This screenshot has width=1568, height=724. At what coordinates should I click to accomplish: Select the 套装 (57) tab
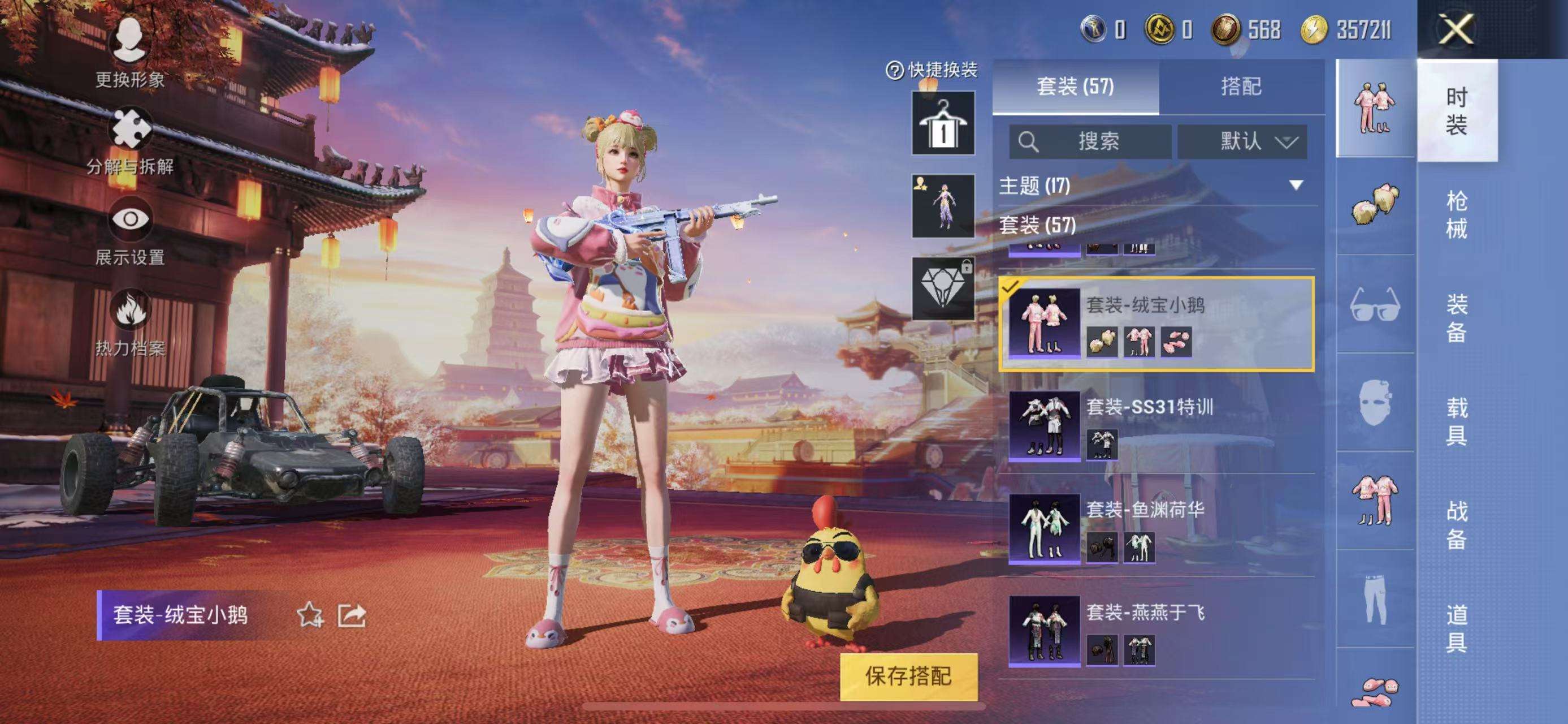coord(1075,87)
